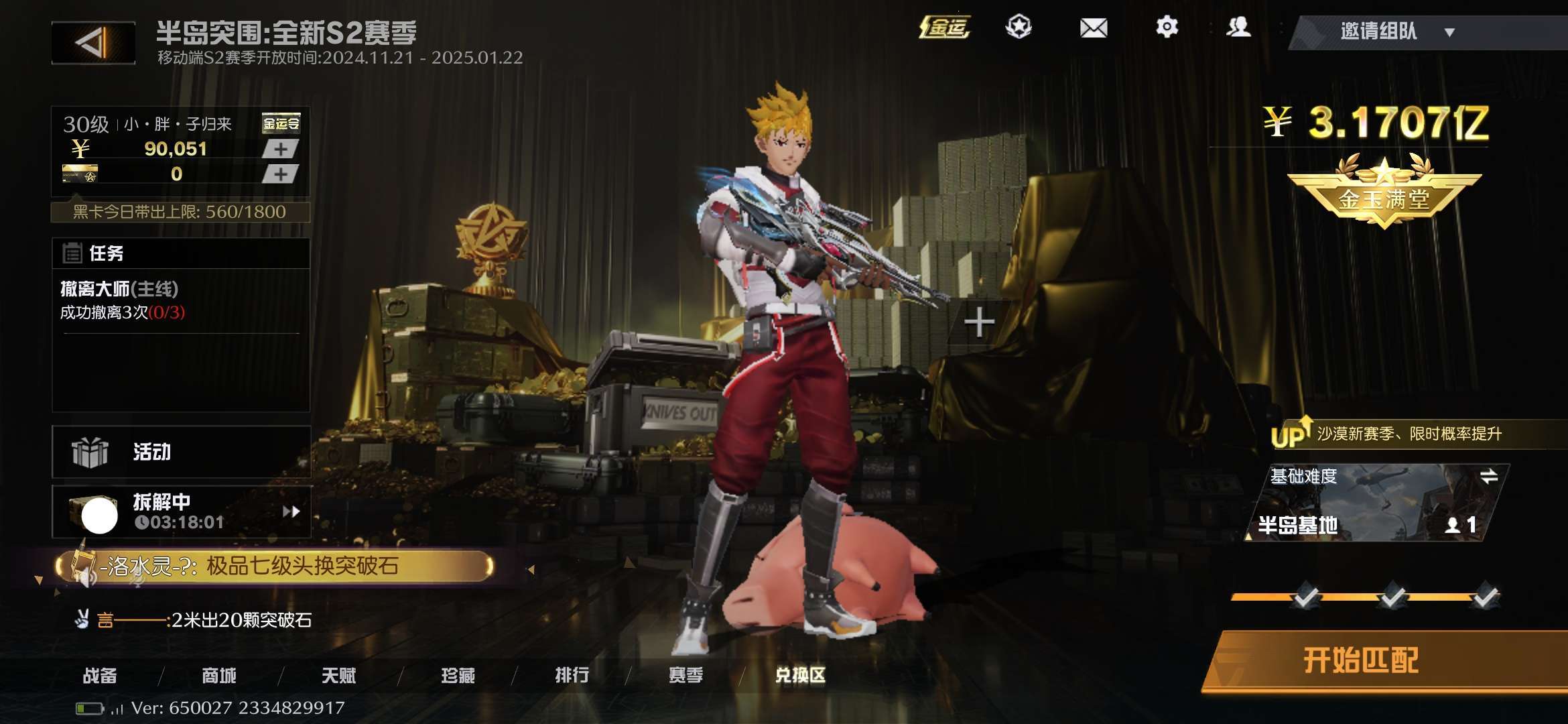The image size is (1568, 724).
Task: Add yen currency with plus button
Action: (x=280, y=149)
